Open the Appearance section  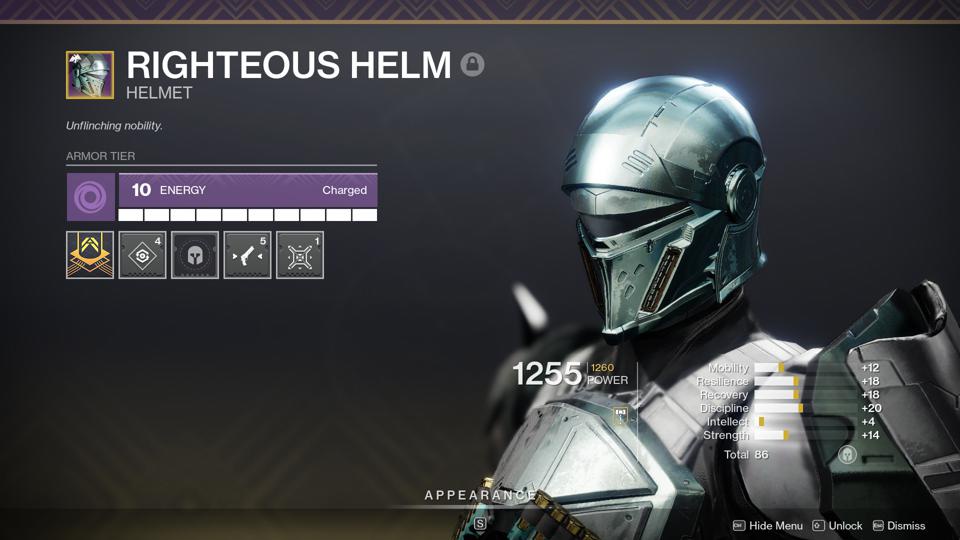[480, 496]
